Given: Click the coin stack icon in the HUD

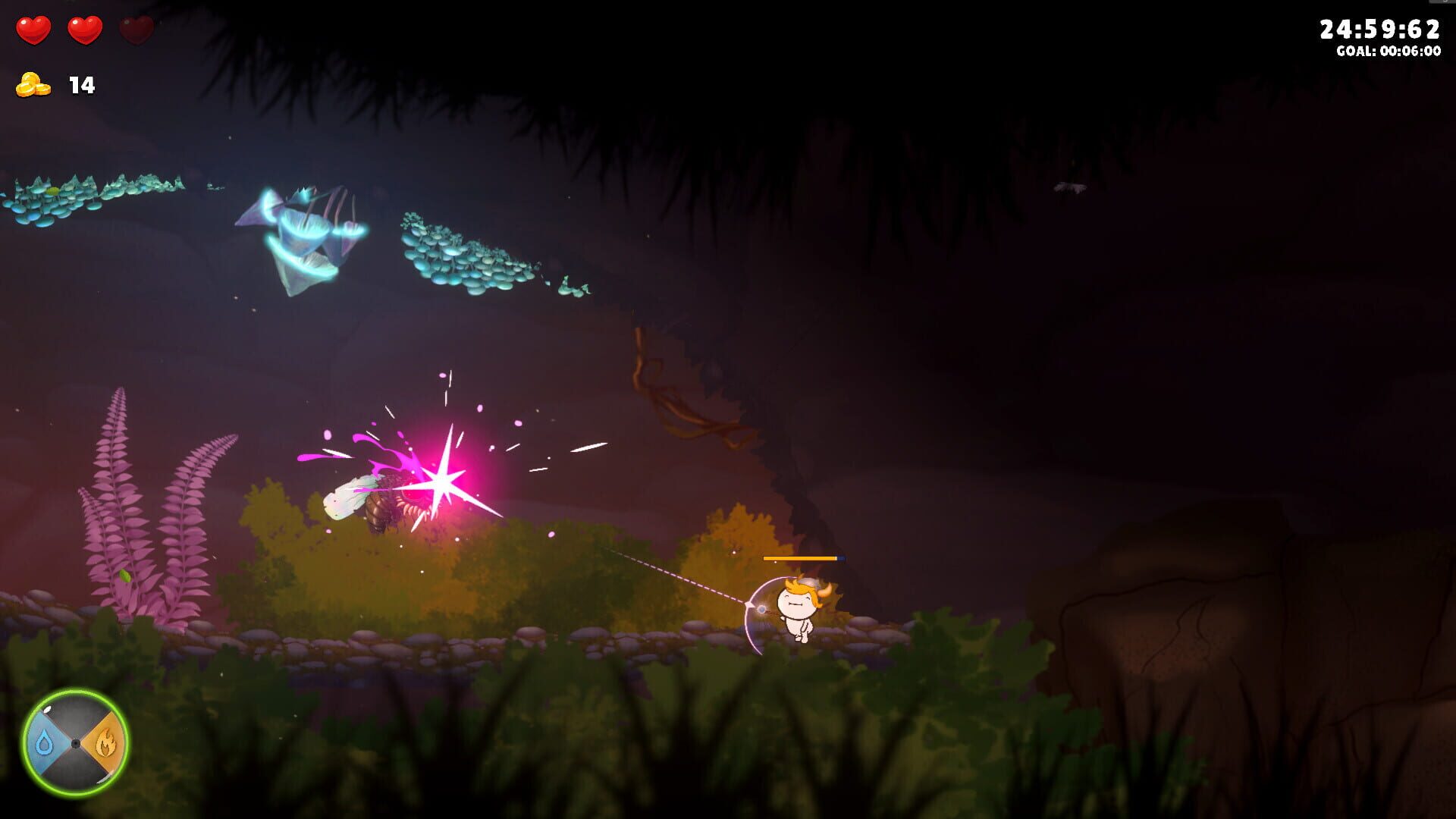Looking at the screenshot, I should point(32,85).
